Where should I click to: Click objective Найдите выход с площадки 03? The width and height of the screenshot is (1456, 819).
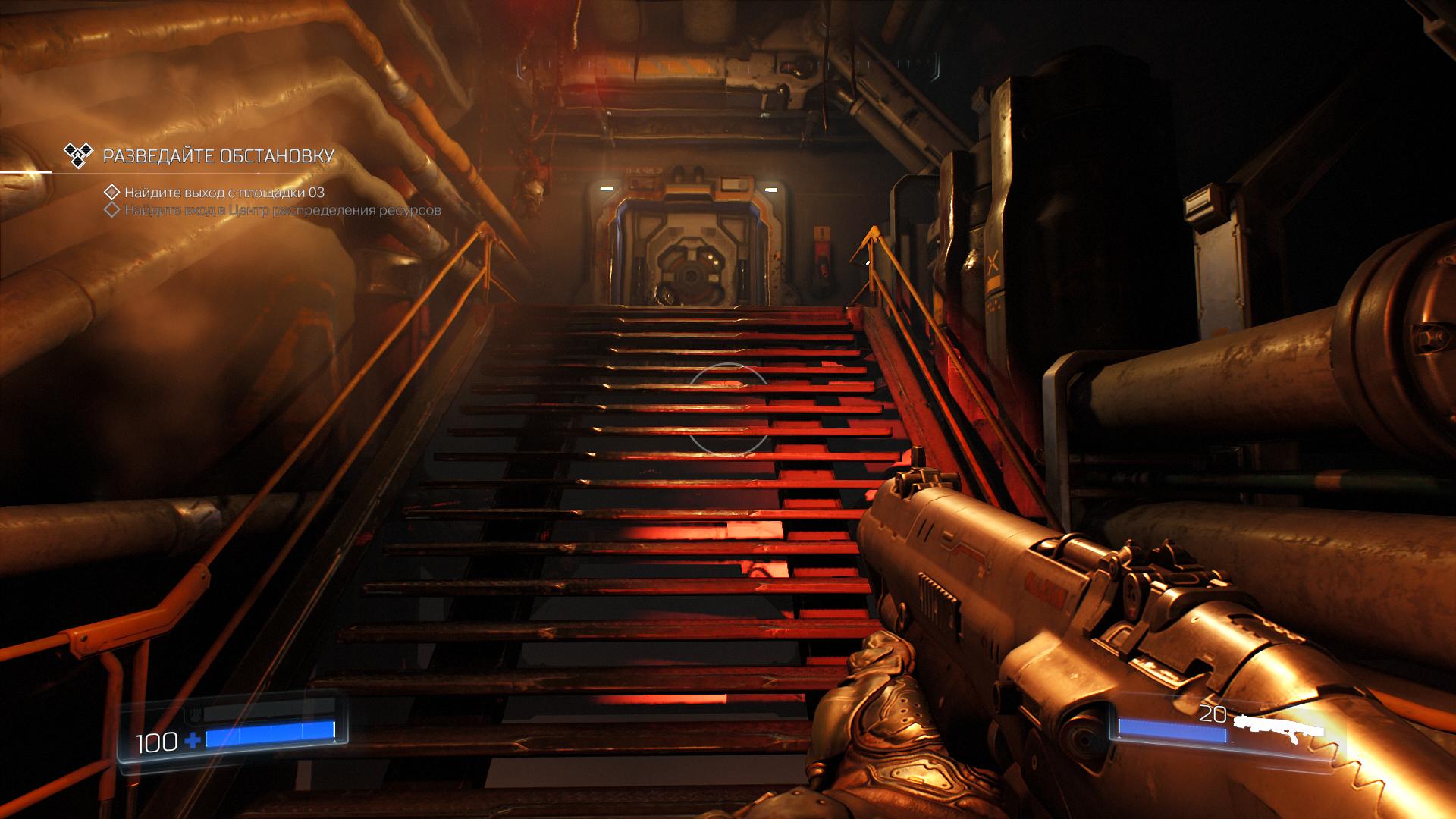(x=224, y=193)
